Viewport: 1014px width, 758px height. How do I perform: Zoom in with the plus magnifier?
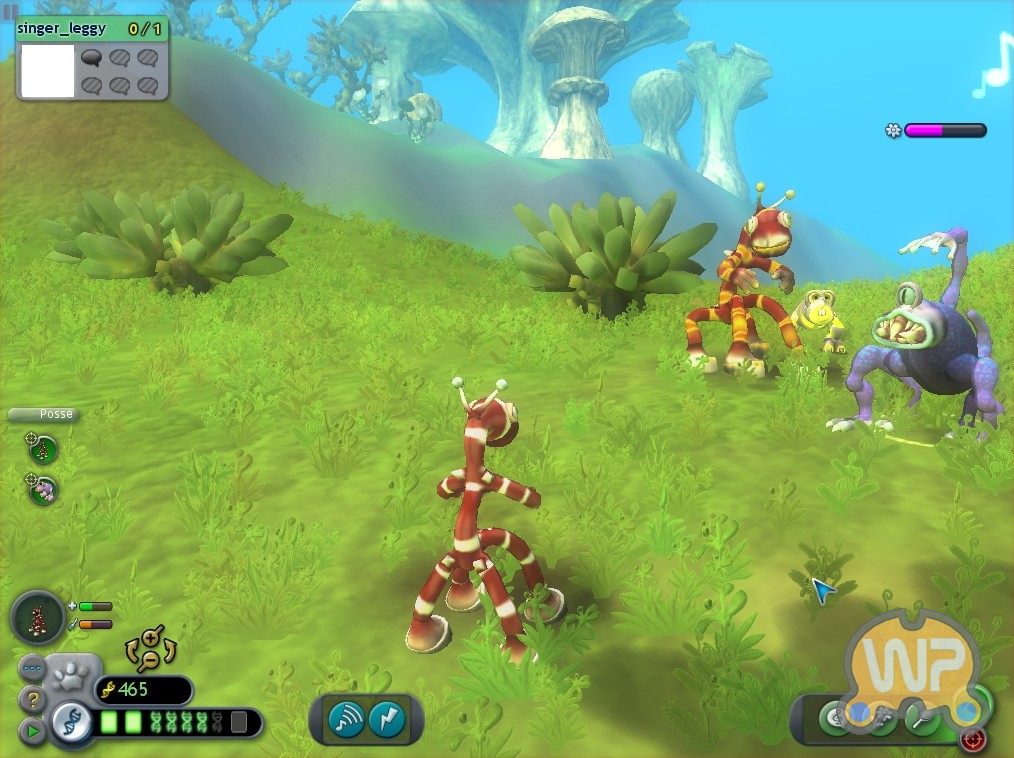(x=151, y=636)
